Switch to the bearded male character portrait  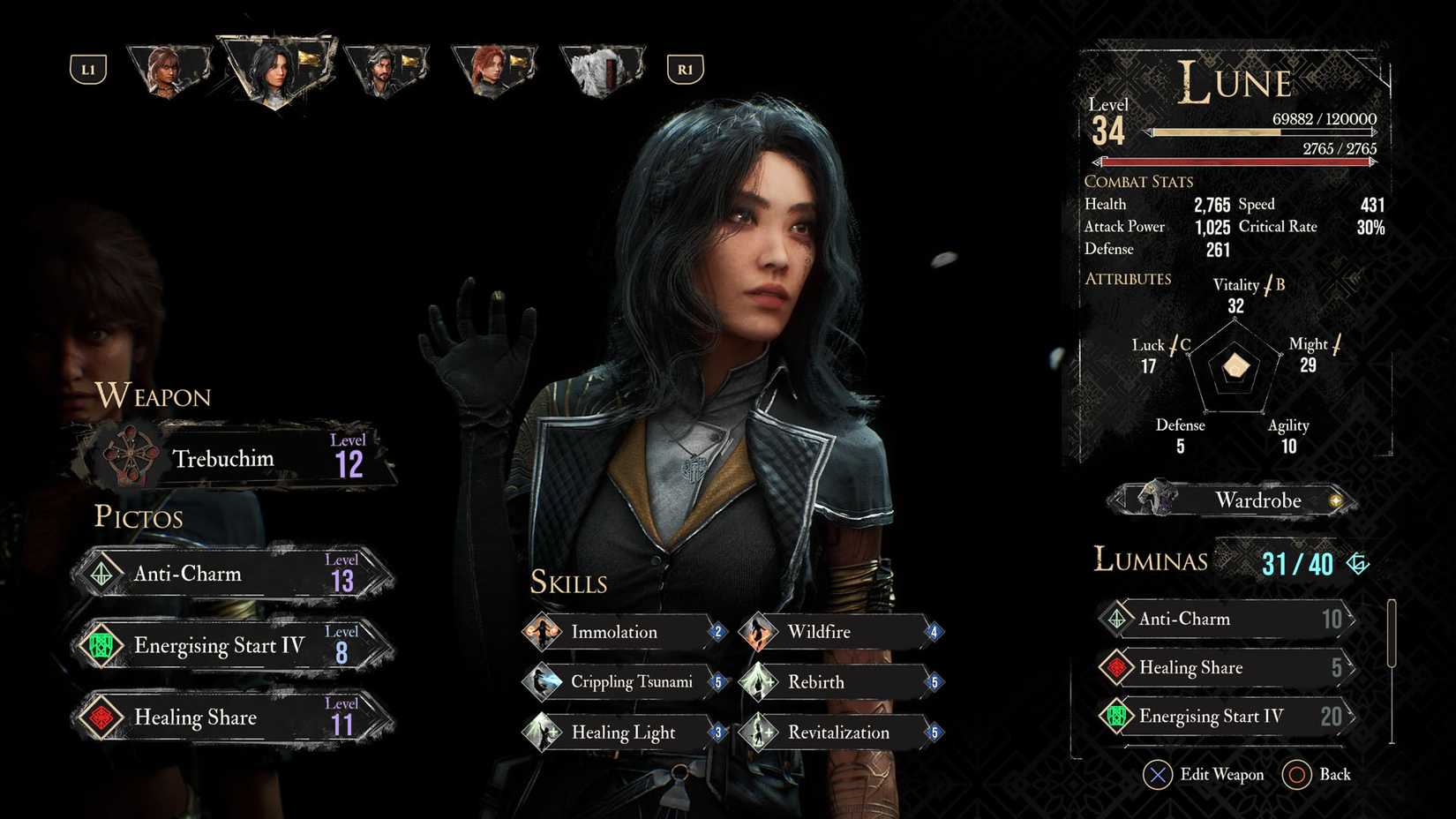tap(385, 71)
